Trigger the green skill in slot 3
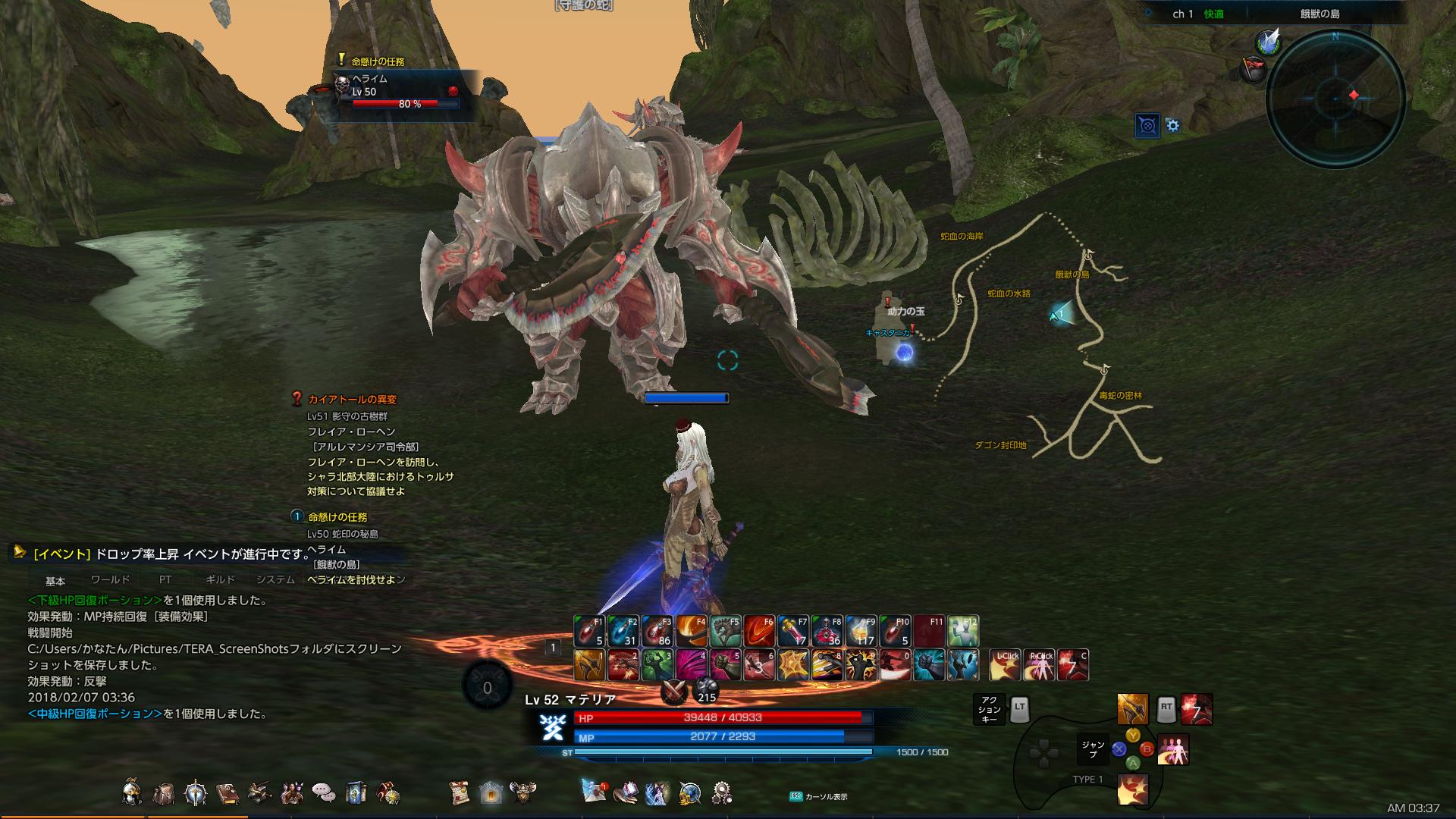Image resolution: width=1456 pixels, height=819 pixels. (x=657, y=664)
